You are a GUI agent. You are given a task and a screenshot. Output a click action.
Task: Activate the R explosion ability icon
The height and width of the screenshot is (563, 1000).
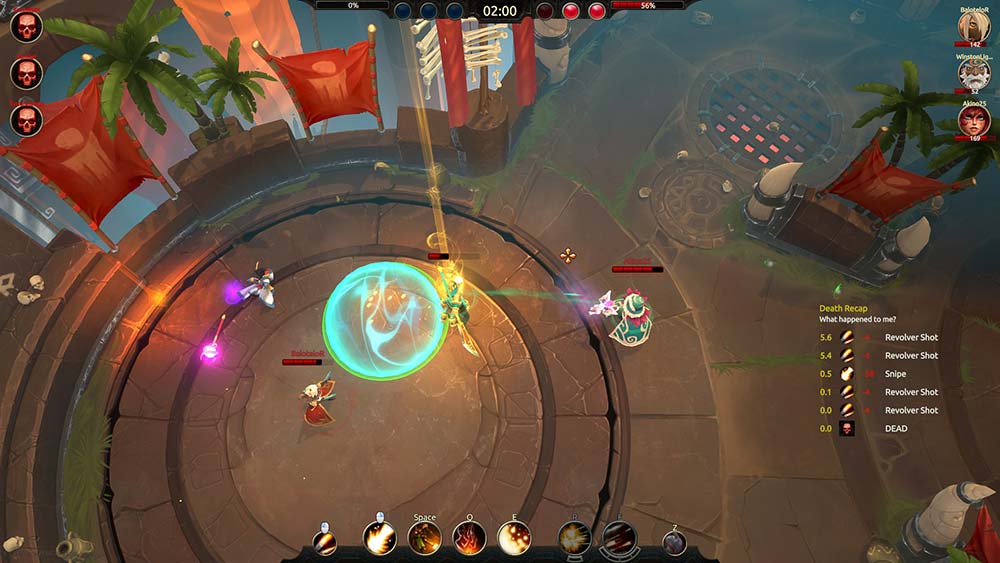coord(574,539)
